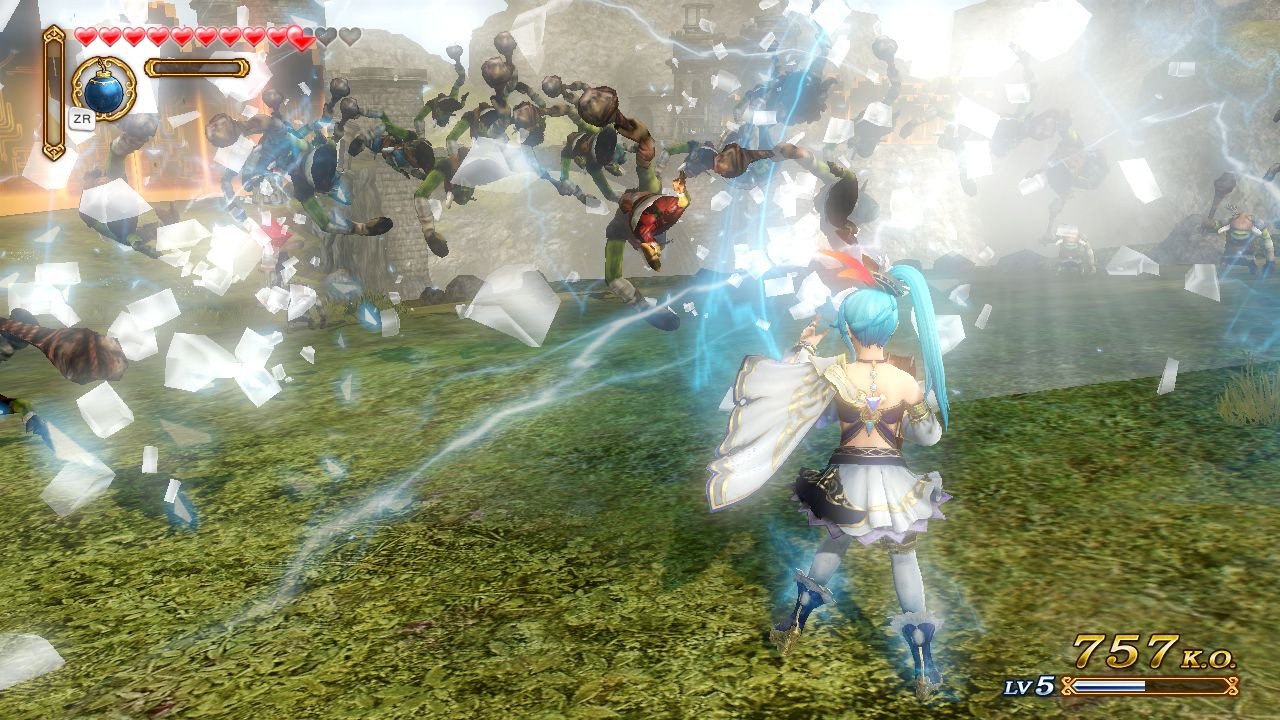The width and height of the screenshot is (1280, 720).
Task: Select the bomb item icon
Action: (105, 88)
